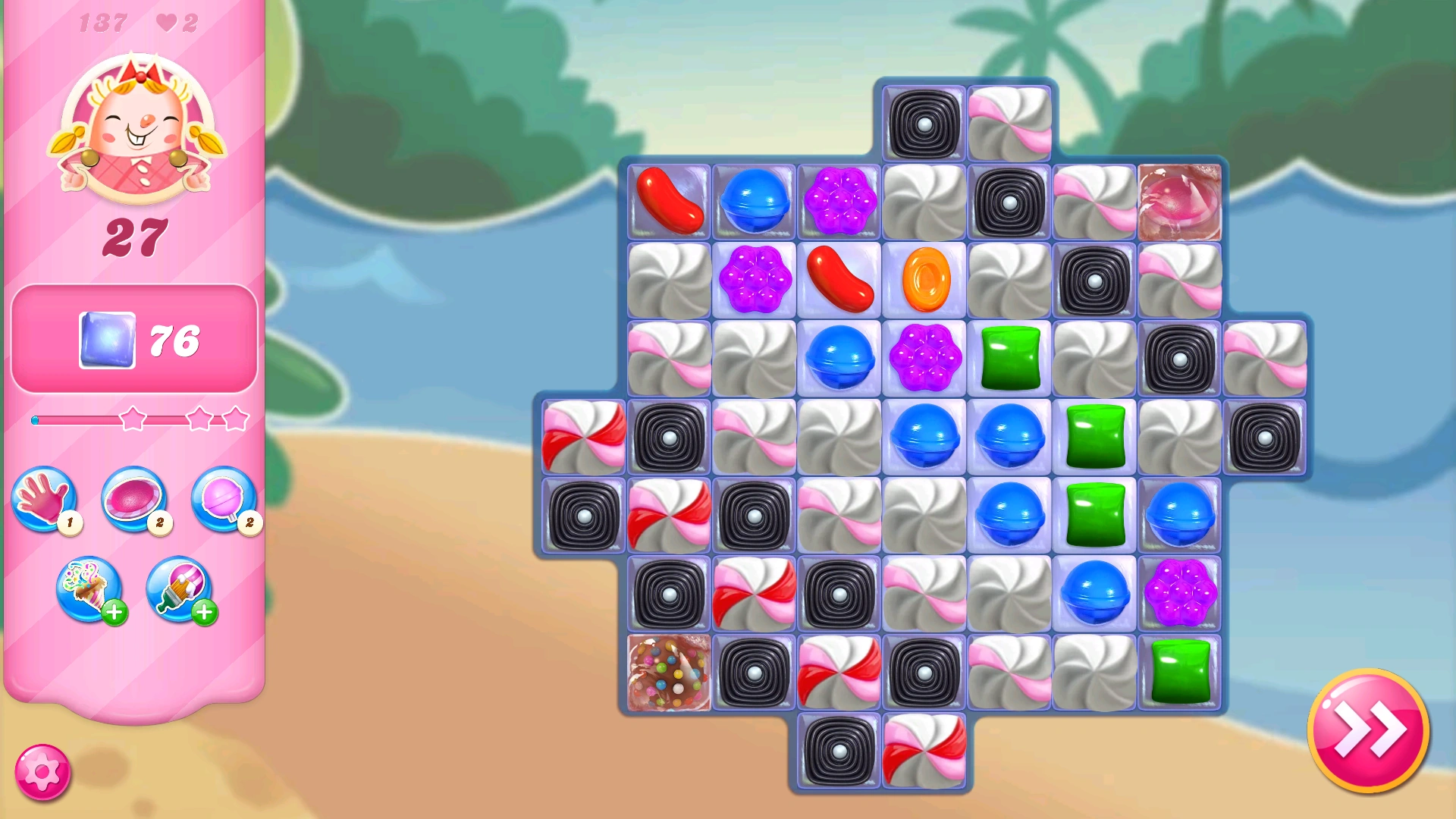Tap the chocolate ball with sprinkles candy

coord(668,673)
